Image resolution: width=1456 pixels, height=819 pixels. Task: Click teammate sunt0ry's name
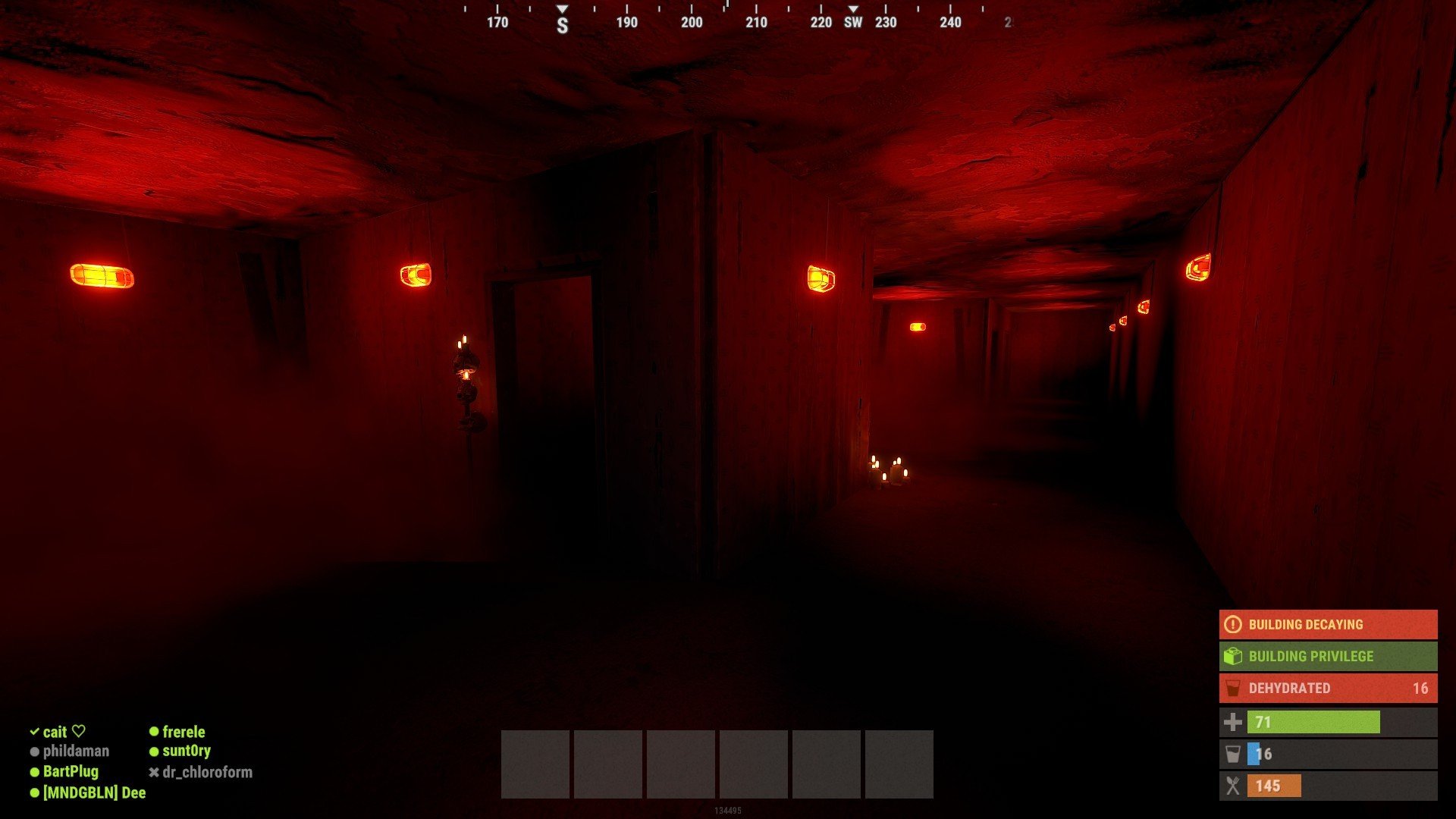click(186, 752)
